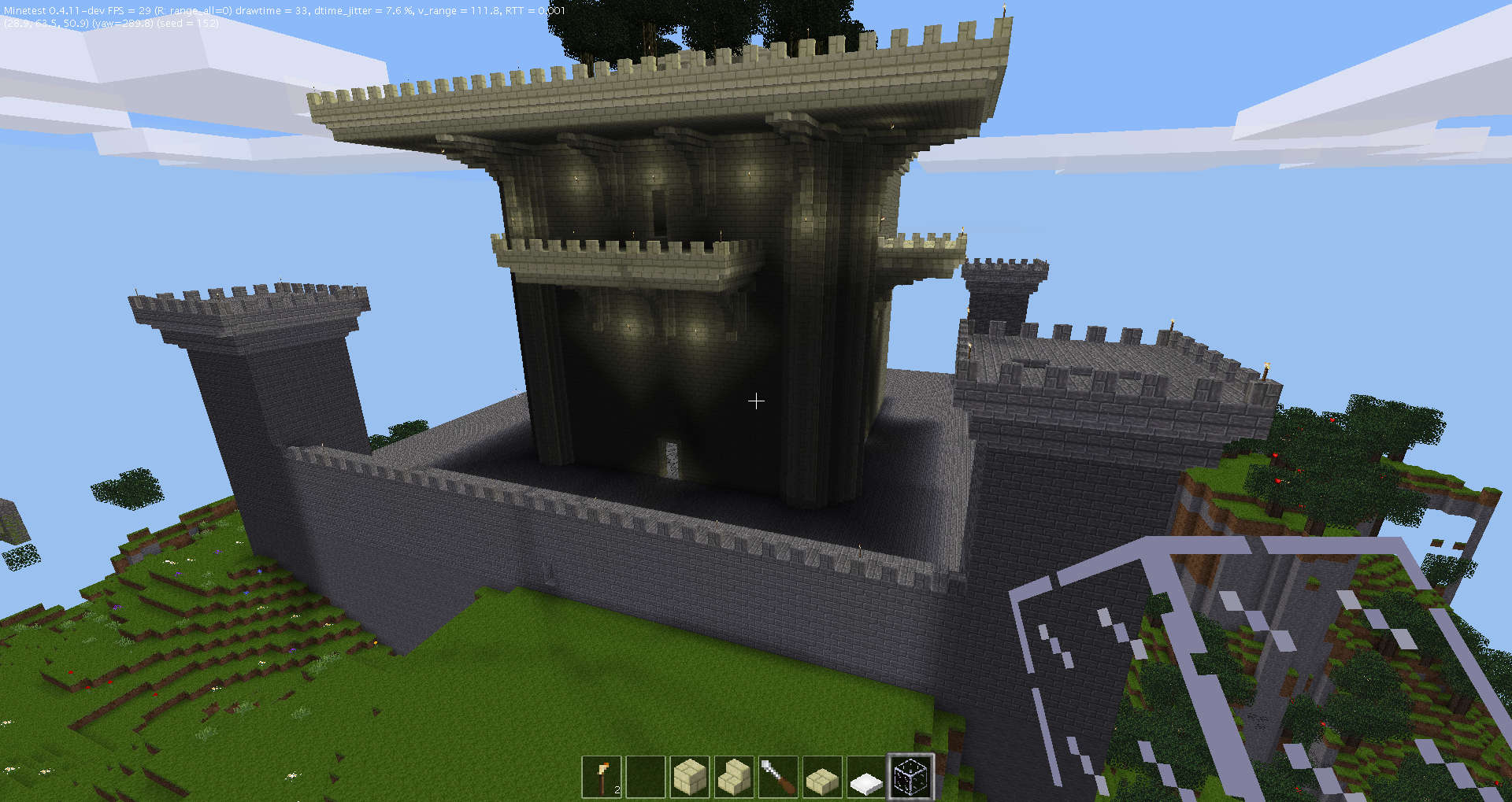Click the FPS readout in the debug overlay

point(128,11)
